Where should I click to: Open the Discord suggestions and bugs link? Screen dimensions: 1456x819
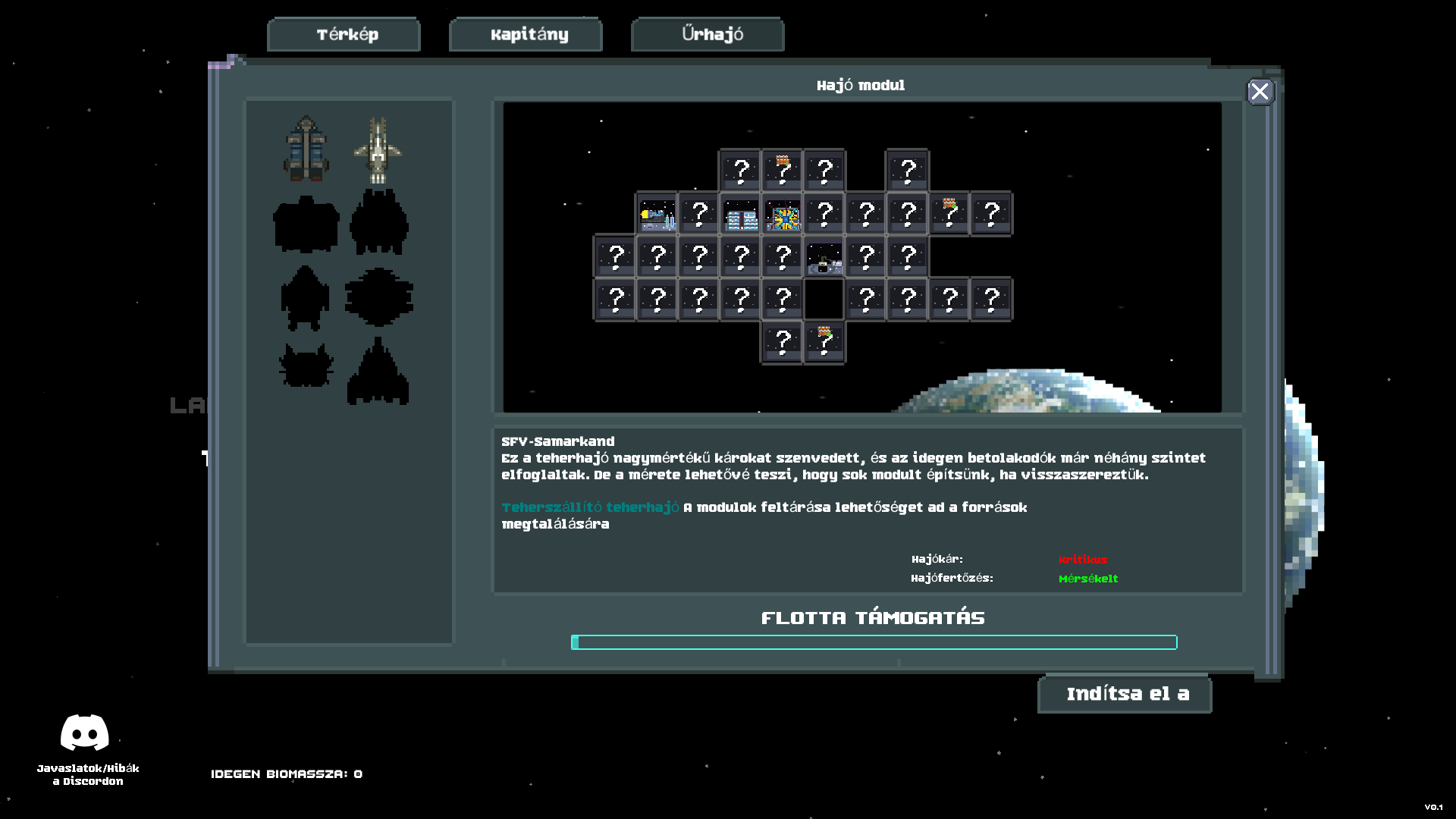click(x=85, y=748)
